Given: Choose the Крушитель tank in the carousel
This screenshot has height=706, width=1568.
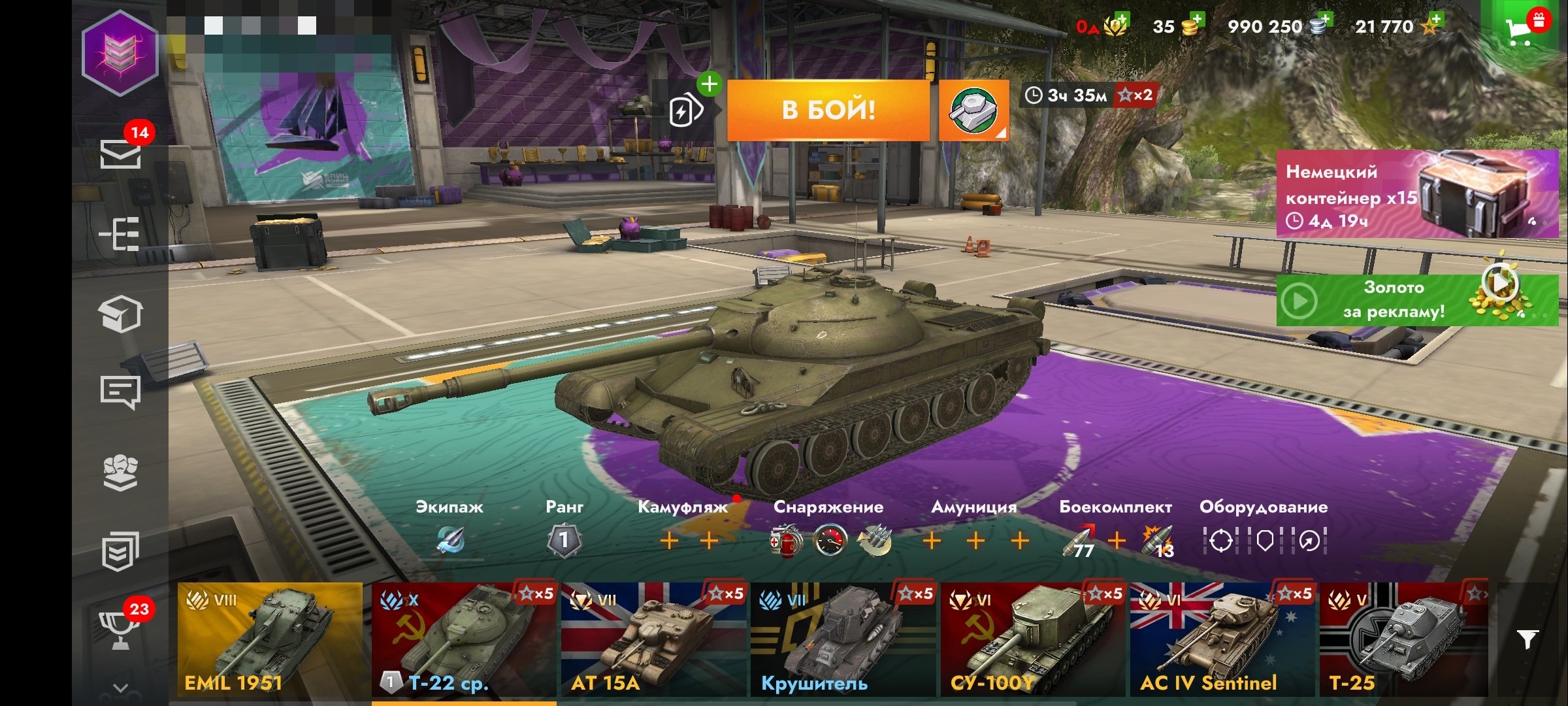Looking at the screenshot, I should 843,639.
